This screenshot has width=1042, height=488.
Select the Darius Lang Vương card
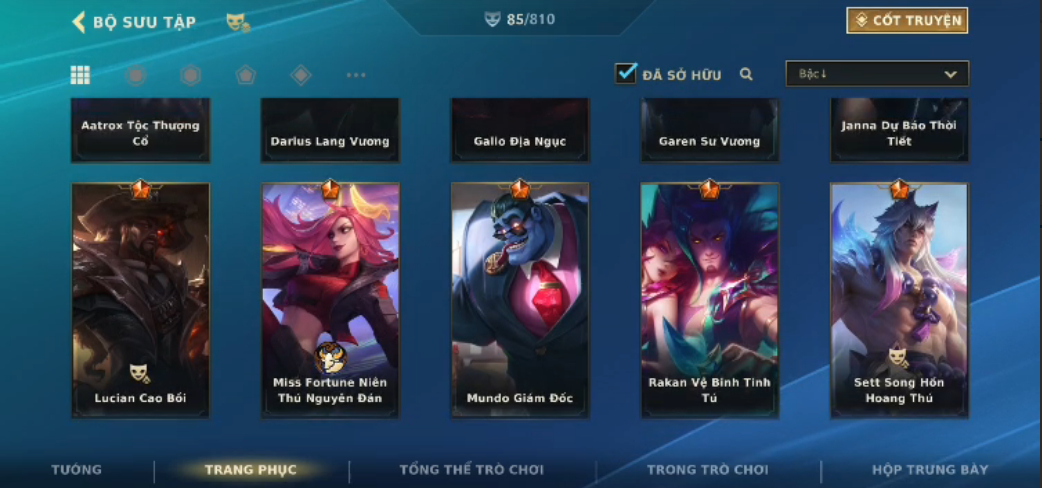coord(330,131)
